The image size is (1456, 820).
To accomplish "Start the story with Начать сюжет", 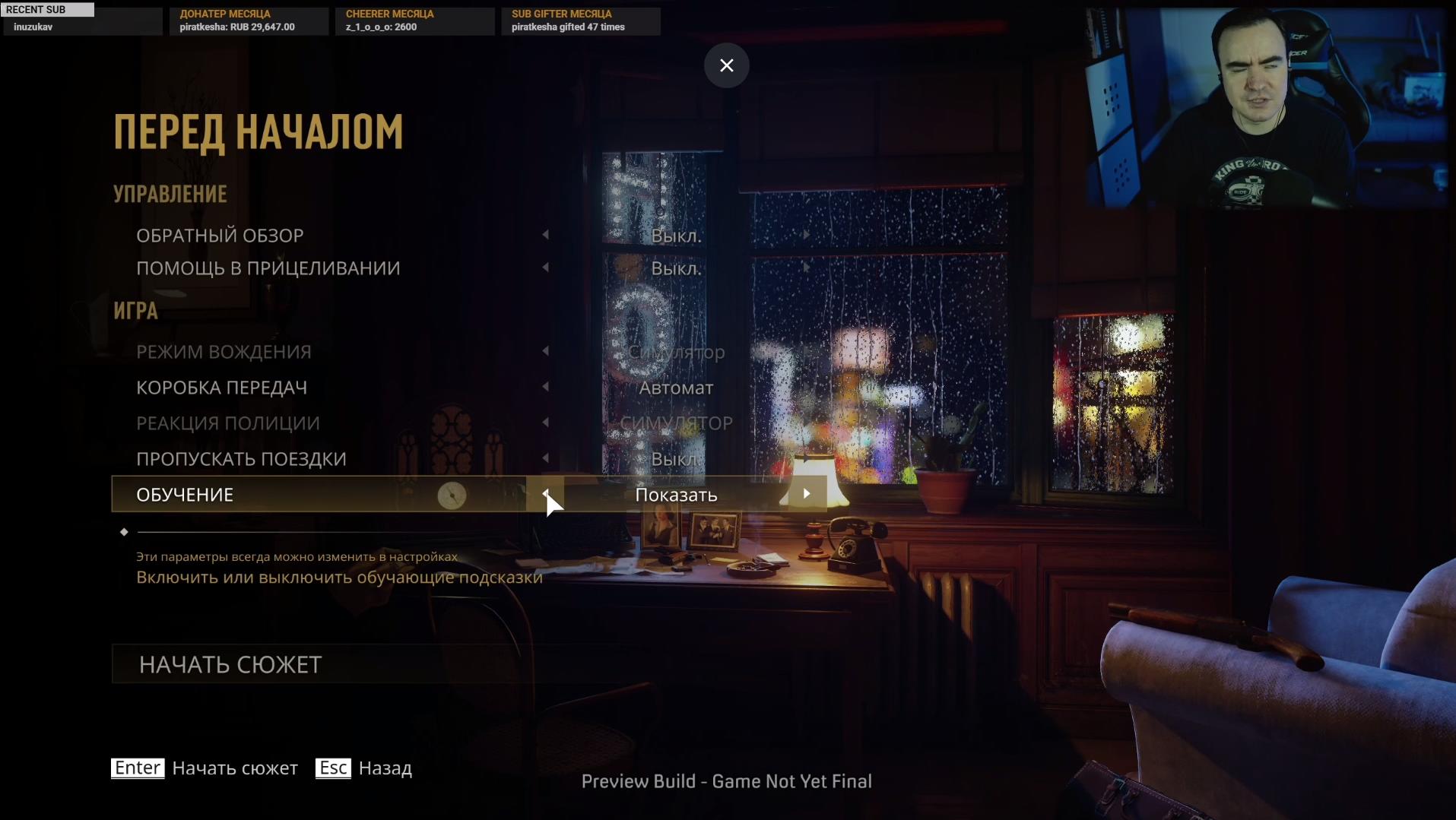I will coord(230,664).
